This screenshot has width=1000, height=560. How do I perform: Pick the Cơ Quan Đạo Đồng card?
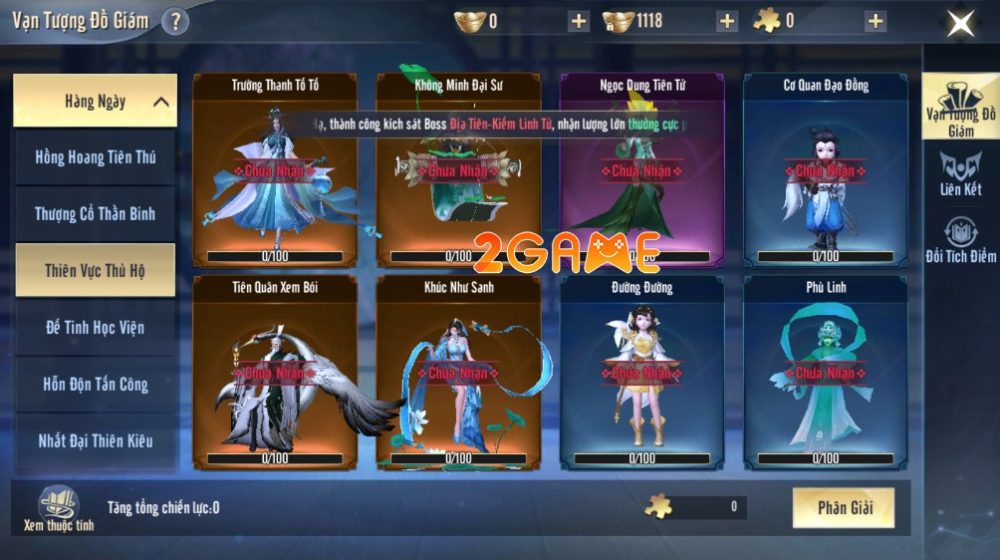tap(826, 170)
